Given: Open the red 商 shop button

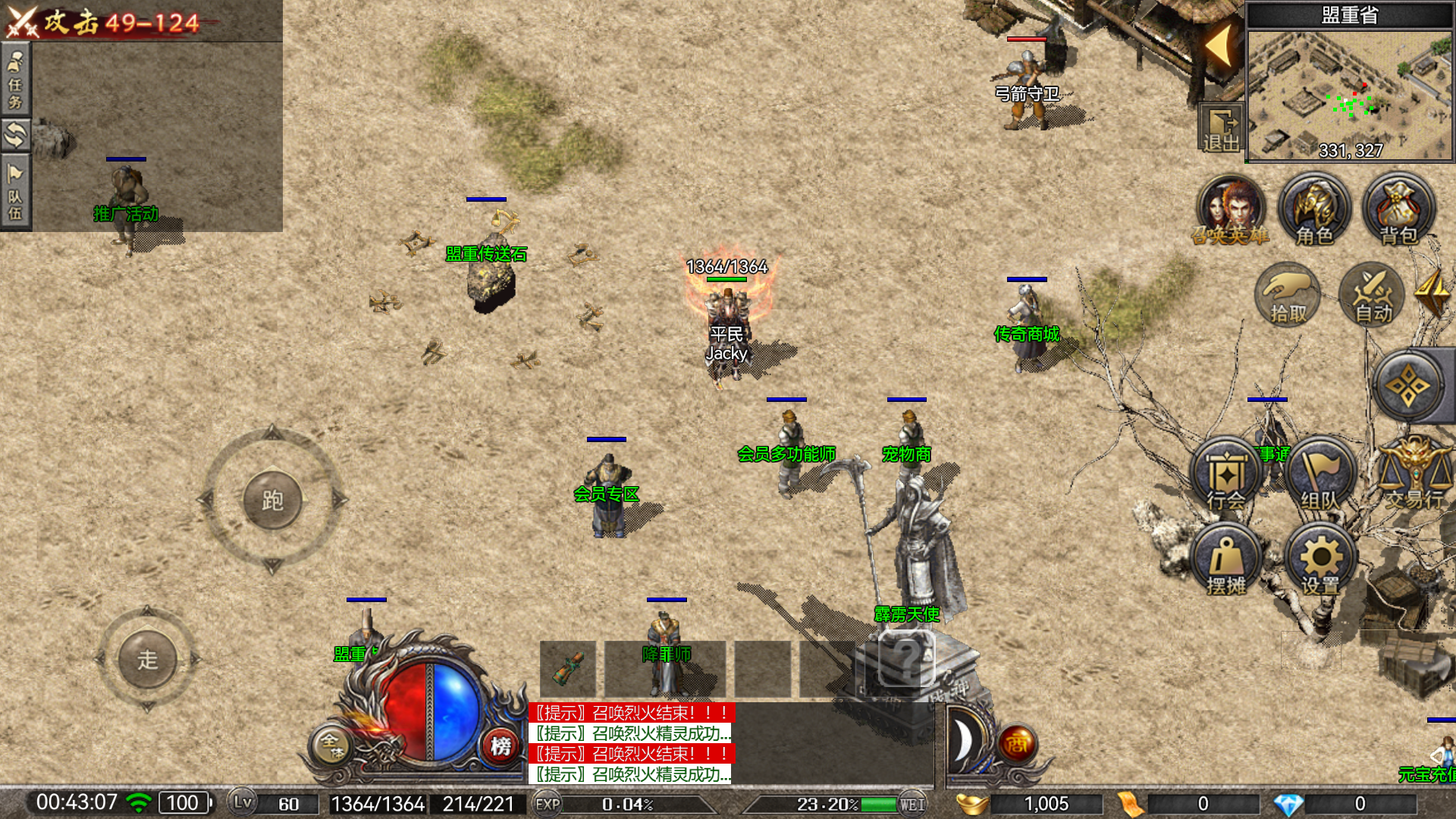Looking at the screenshot, I should click(x=1017, y=745).
